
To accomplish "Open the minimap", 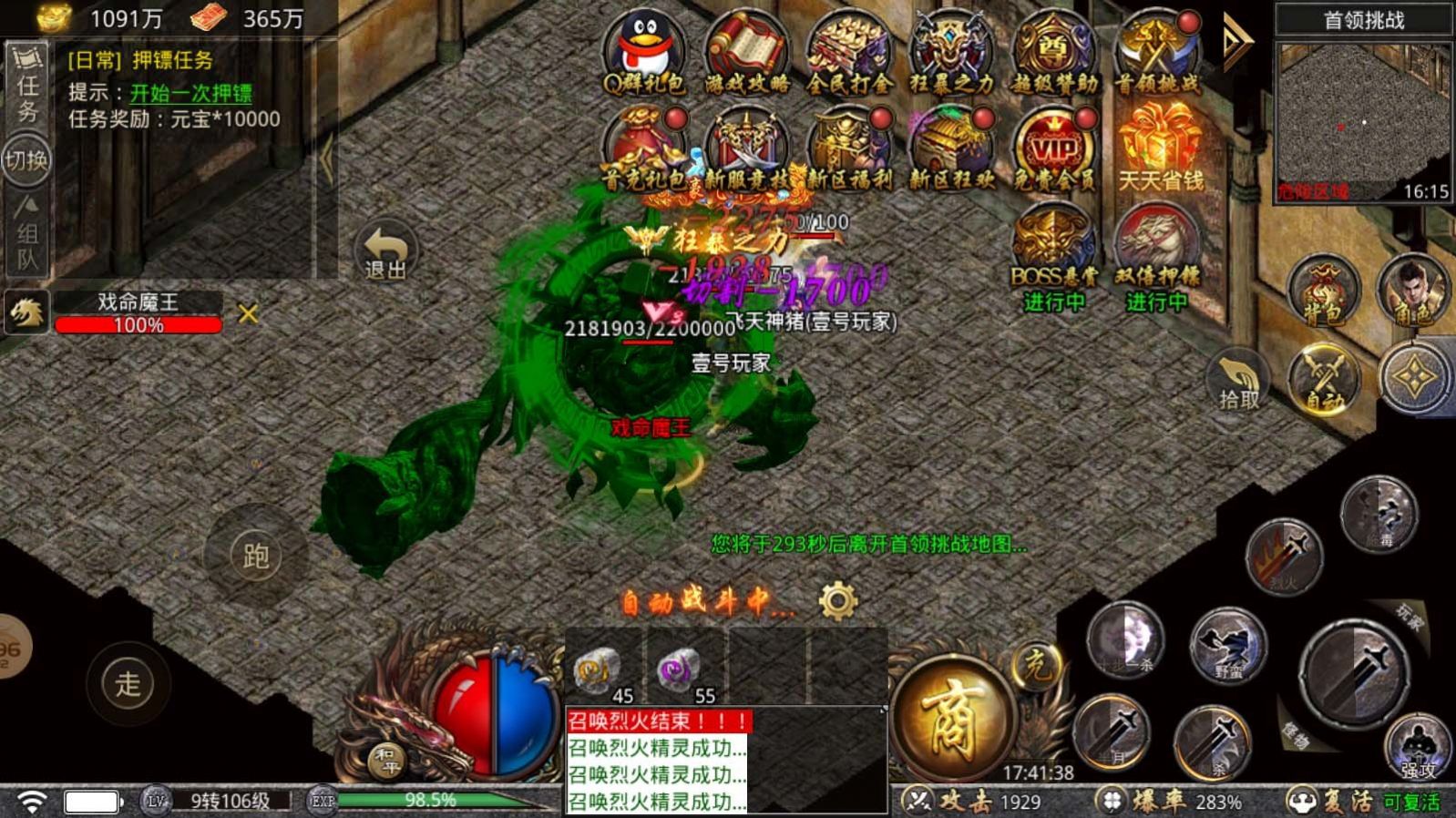I will coord(1363,123).
